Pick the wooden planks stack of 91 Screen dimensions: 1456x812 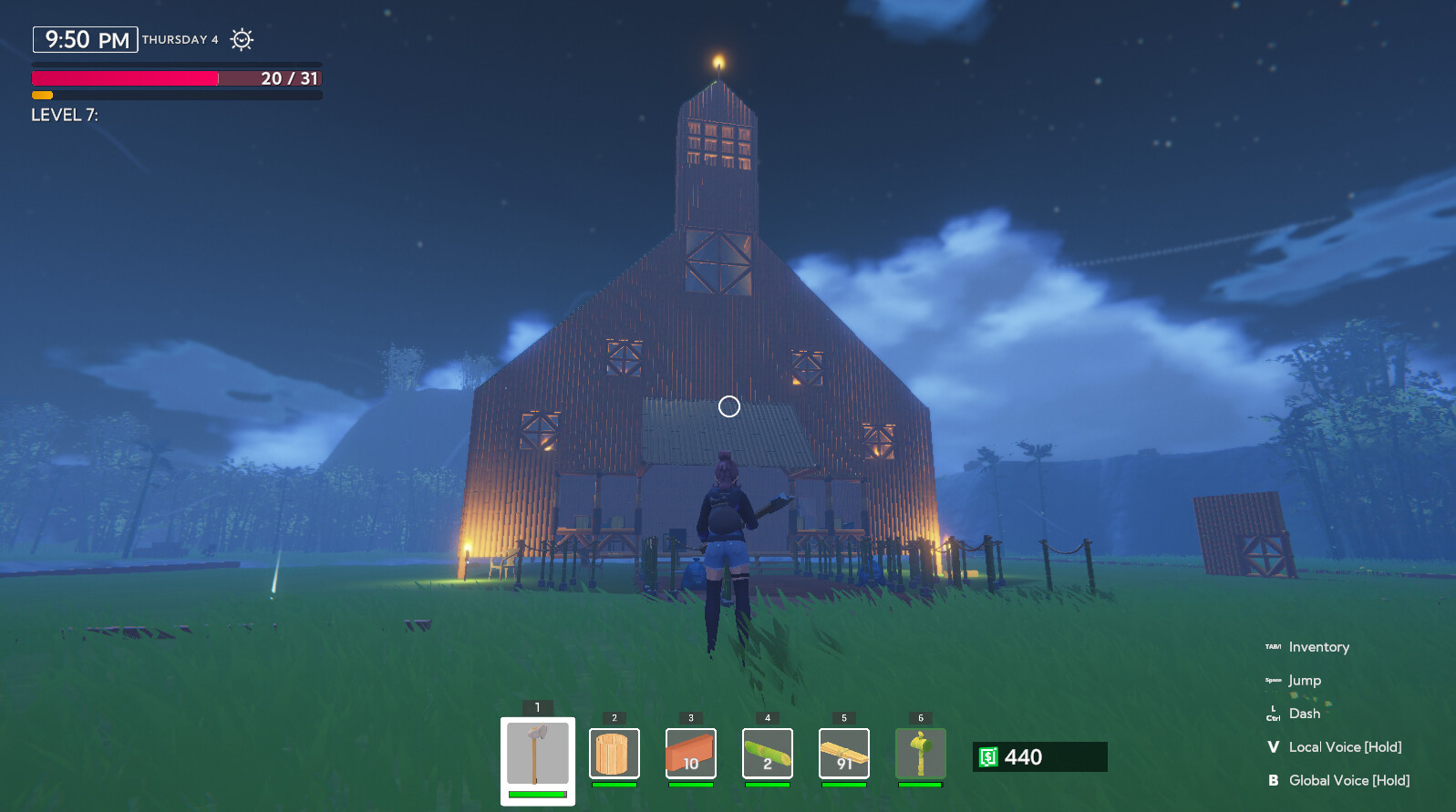pos(844,754)
